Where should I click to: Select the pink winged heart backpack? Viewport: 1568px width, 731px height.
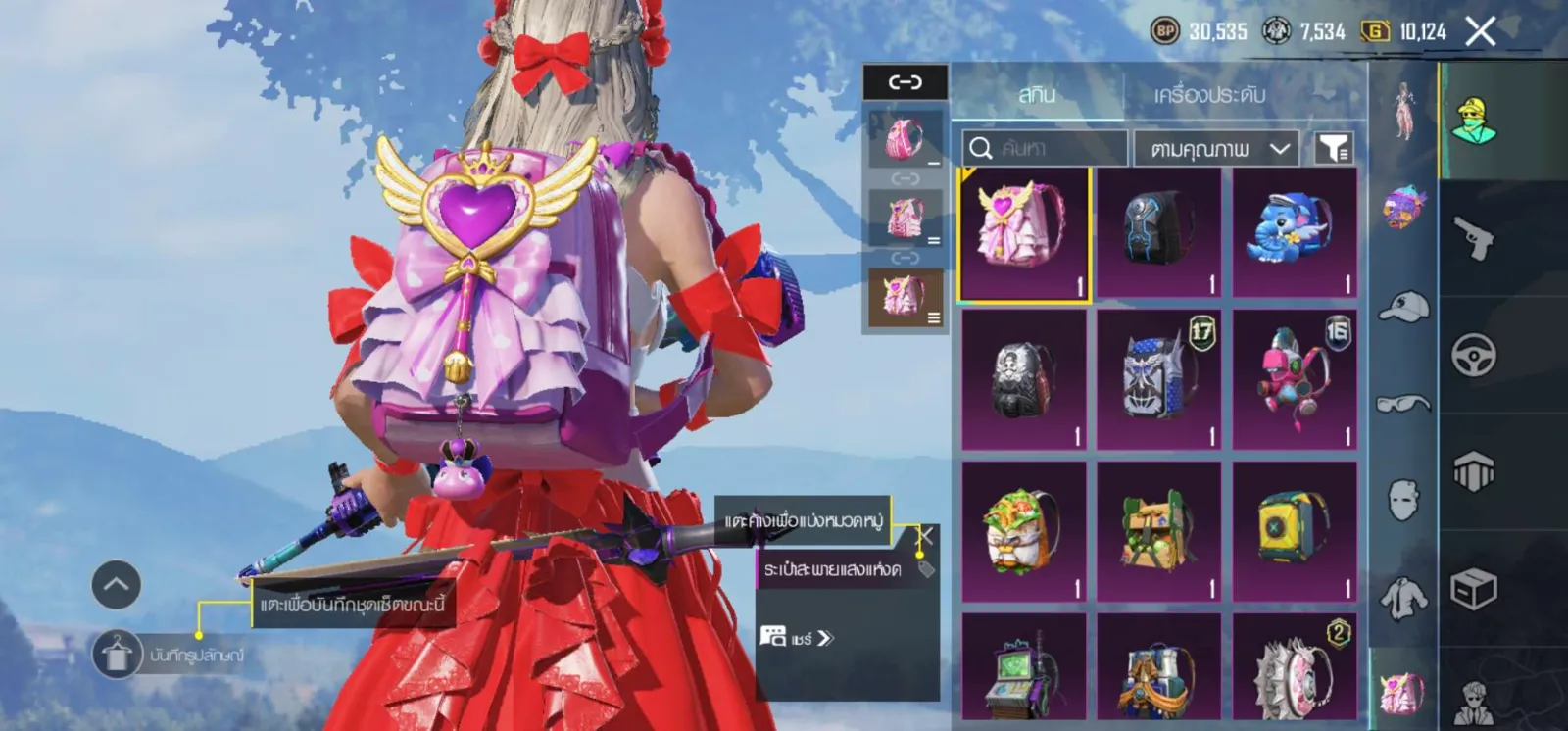(1024, 233)
